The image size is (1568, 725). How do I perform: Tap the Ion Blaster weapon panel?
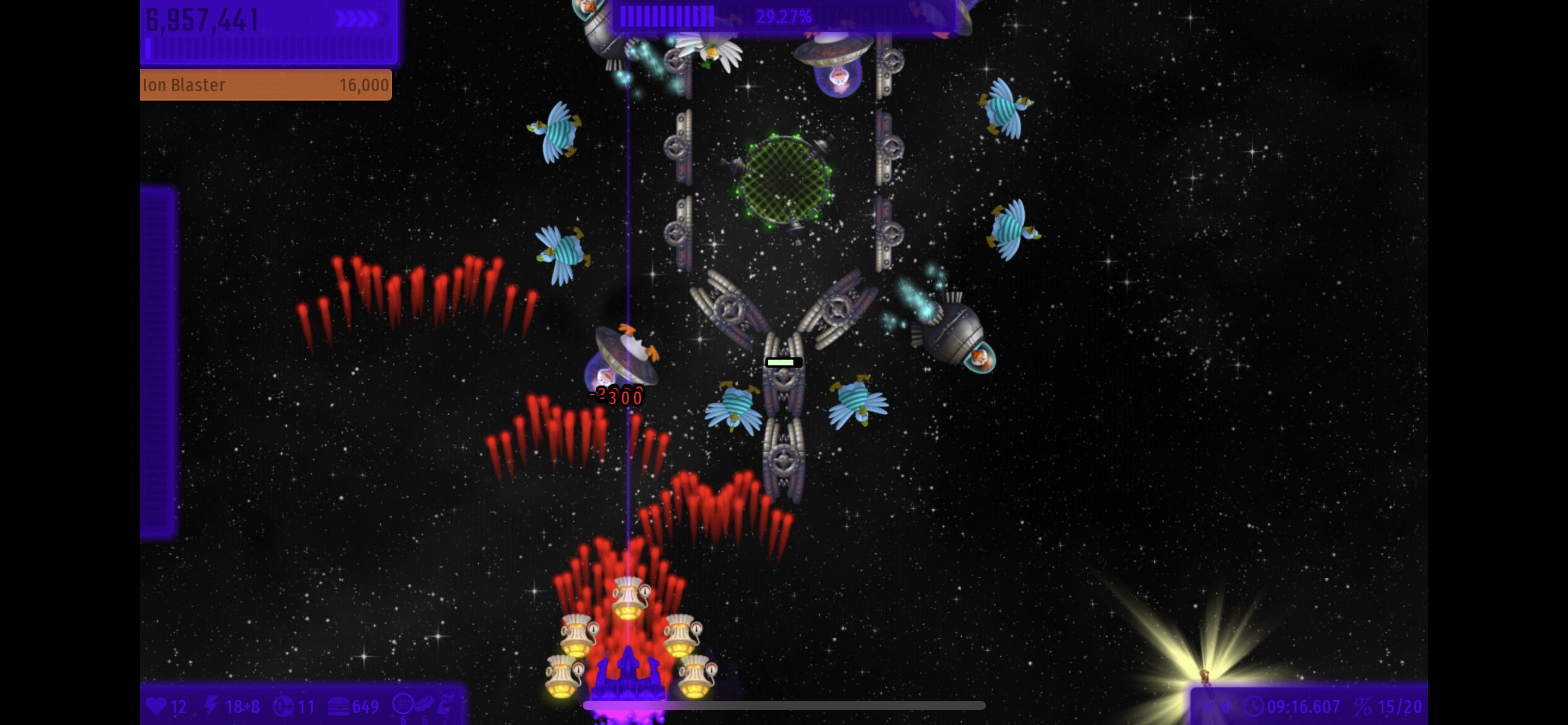[266, 85]
